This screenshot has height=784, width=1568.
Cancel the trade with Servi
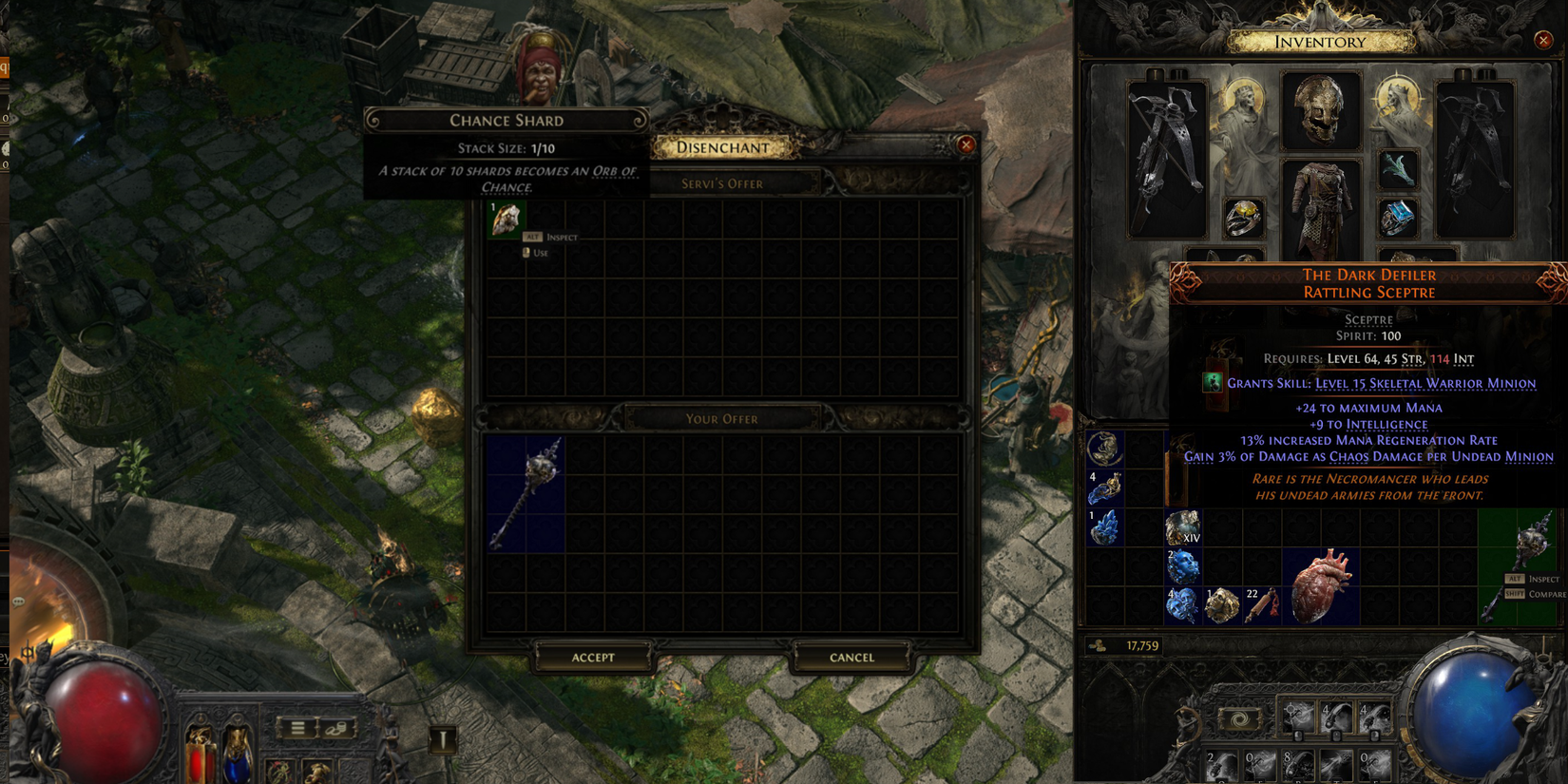tap(851, 657)
